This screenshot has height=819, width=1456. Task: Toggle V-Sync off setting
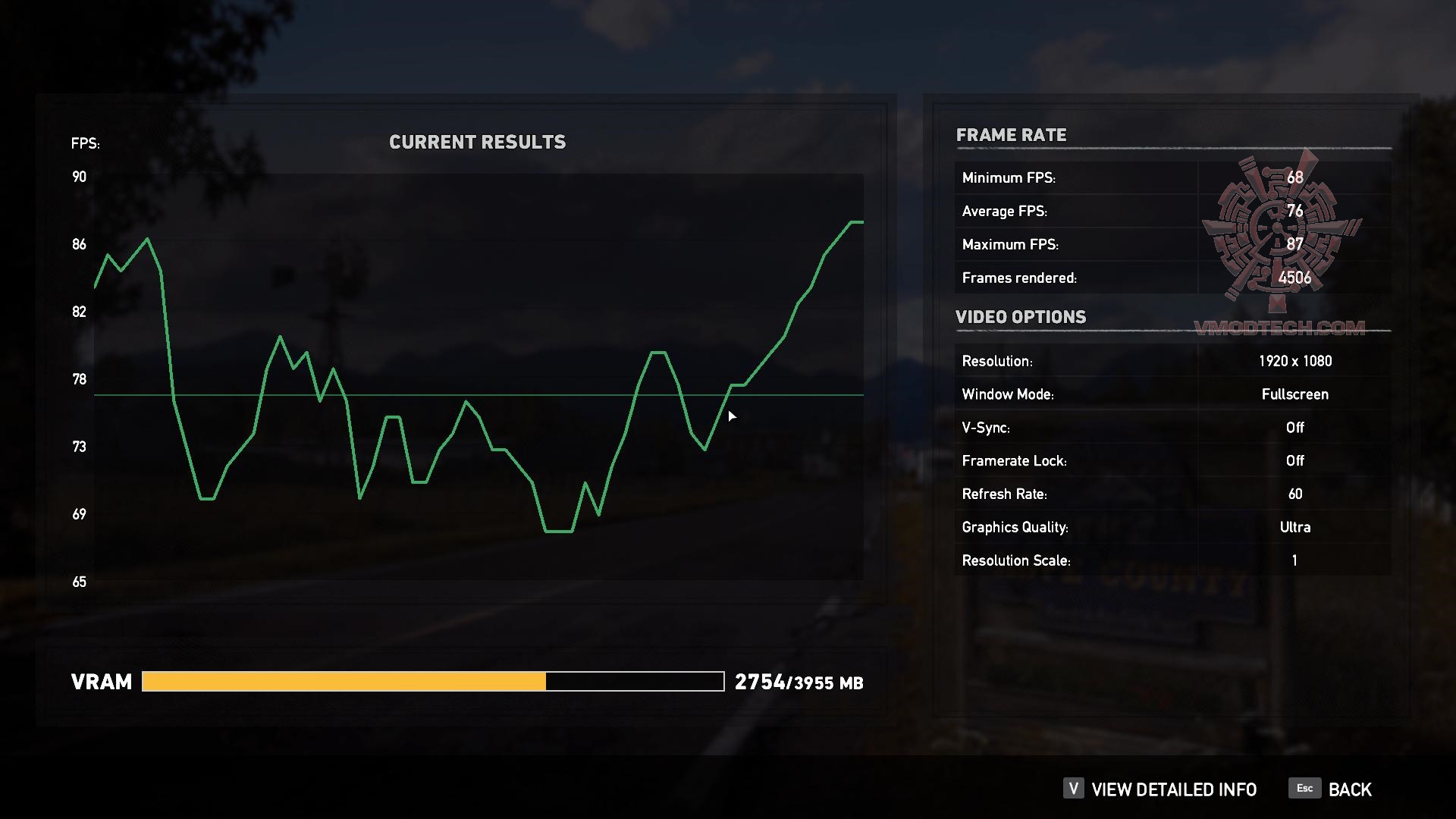[x=1295, y=428]
